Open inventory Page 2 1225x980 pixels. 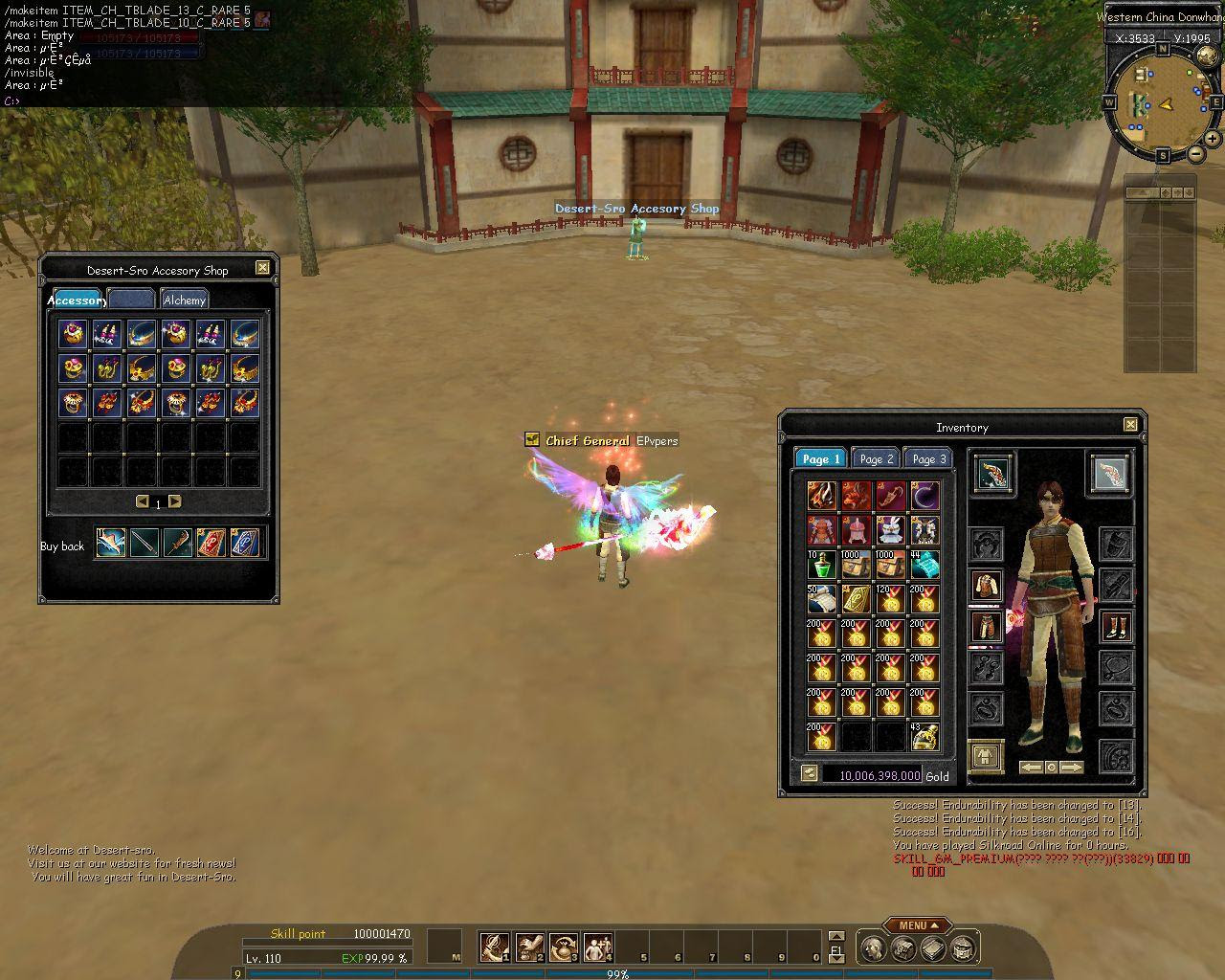pos(876,458)
